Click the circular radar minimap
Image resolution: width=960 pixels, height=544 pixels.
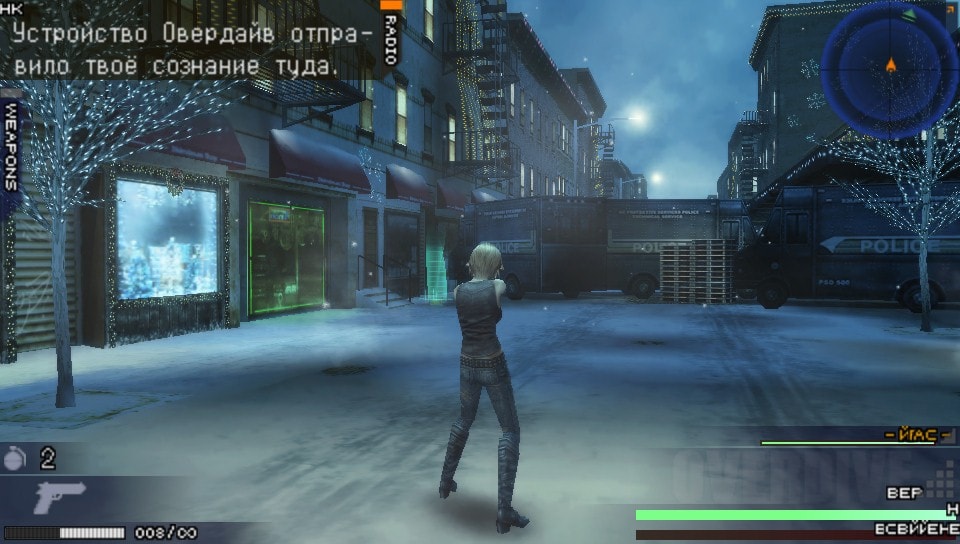click(x=889, y=69)
